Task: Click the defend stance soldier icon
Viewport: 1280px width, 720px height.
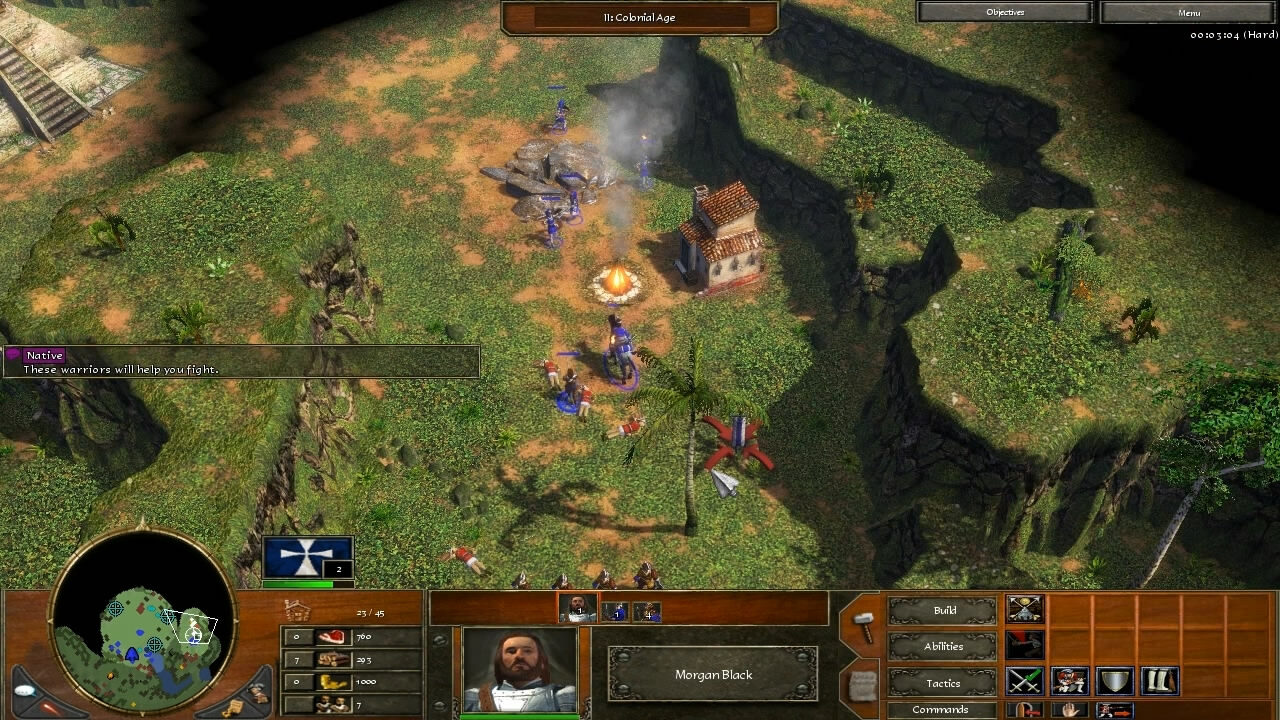Action: [1068, 681]
